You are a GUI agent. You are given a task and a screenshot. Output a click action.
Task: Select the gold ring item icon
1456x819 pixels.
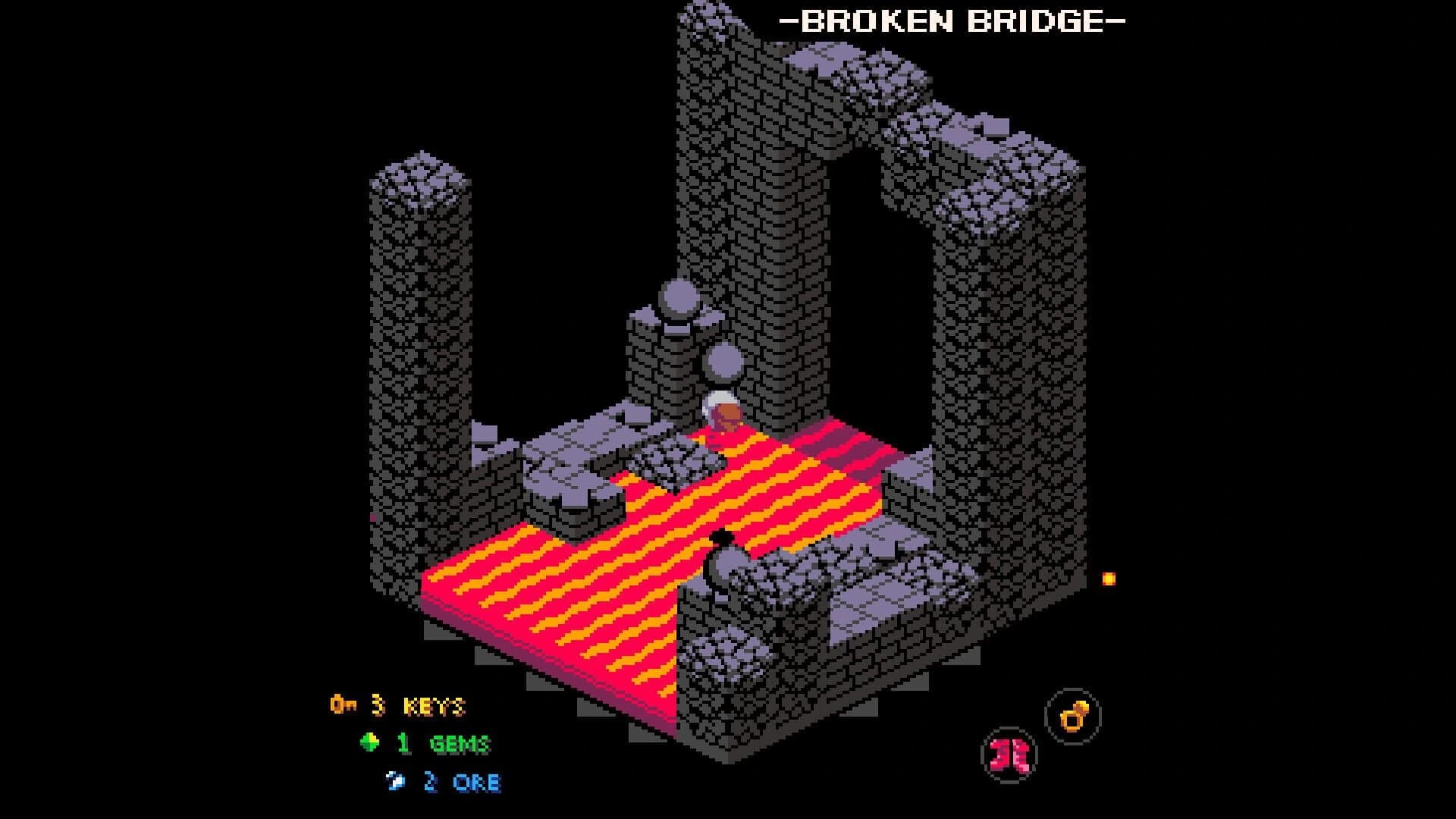click(x=1075, y=716)
